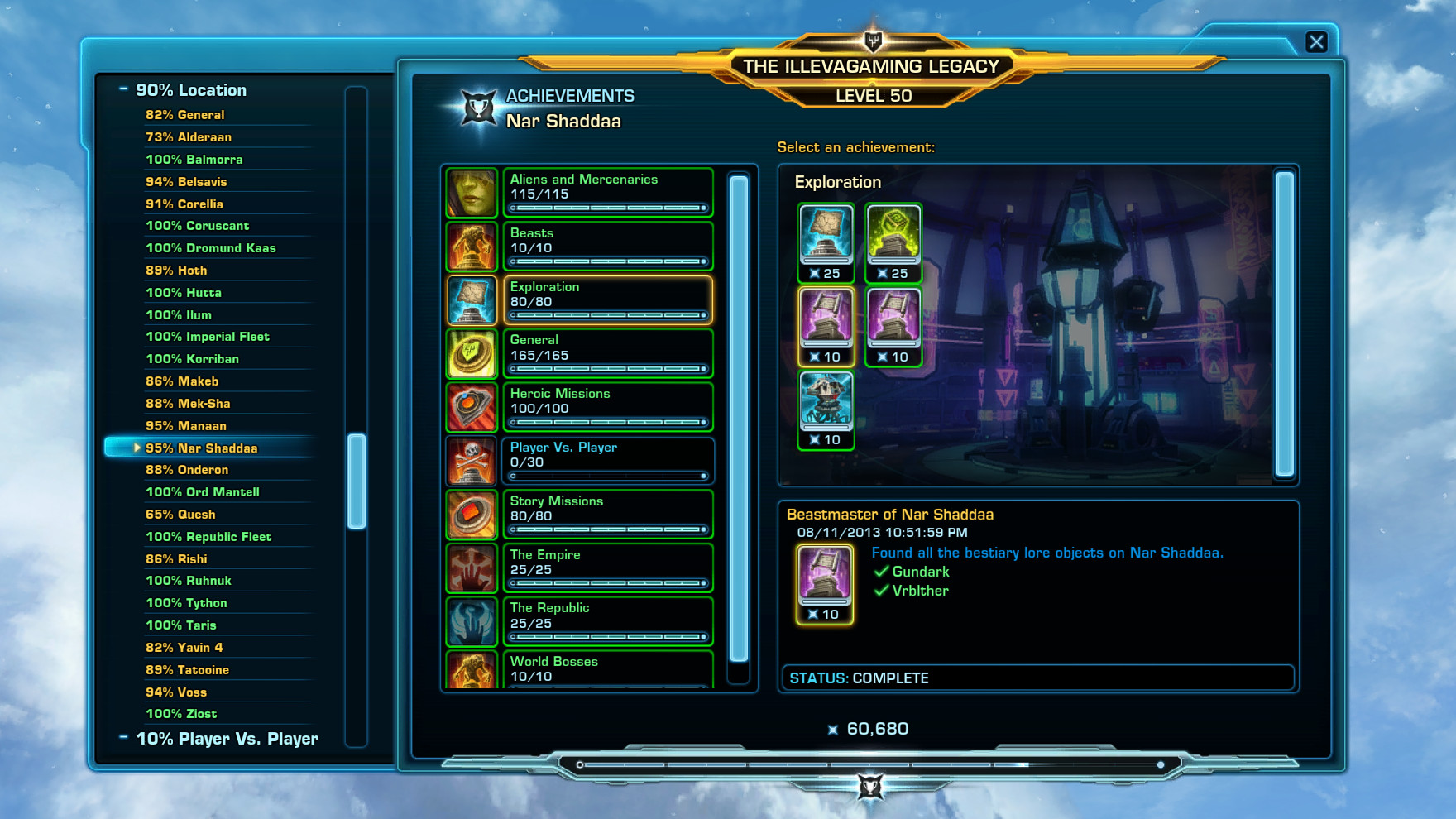Open the Heroic Missions category icon

pyautogui.click(x=472, y=407)
